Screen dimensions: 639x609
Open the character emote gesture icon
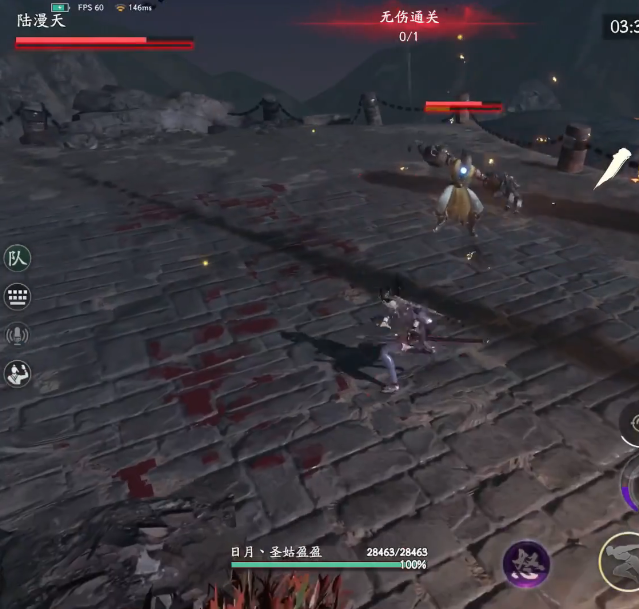click(x=17, y=374)
